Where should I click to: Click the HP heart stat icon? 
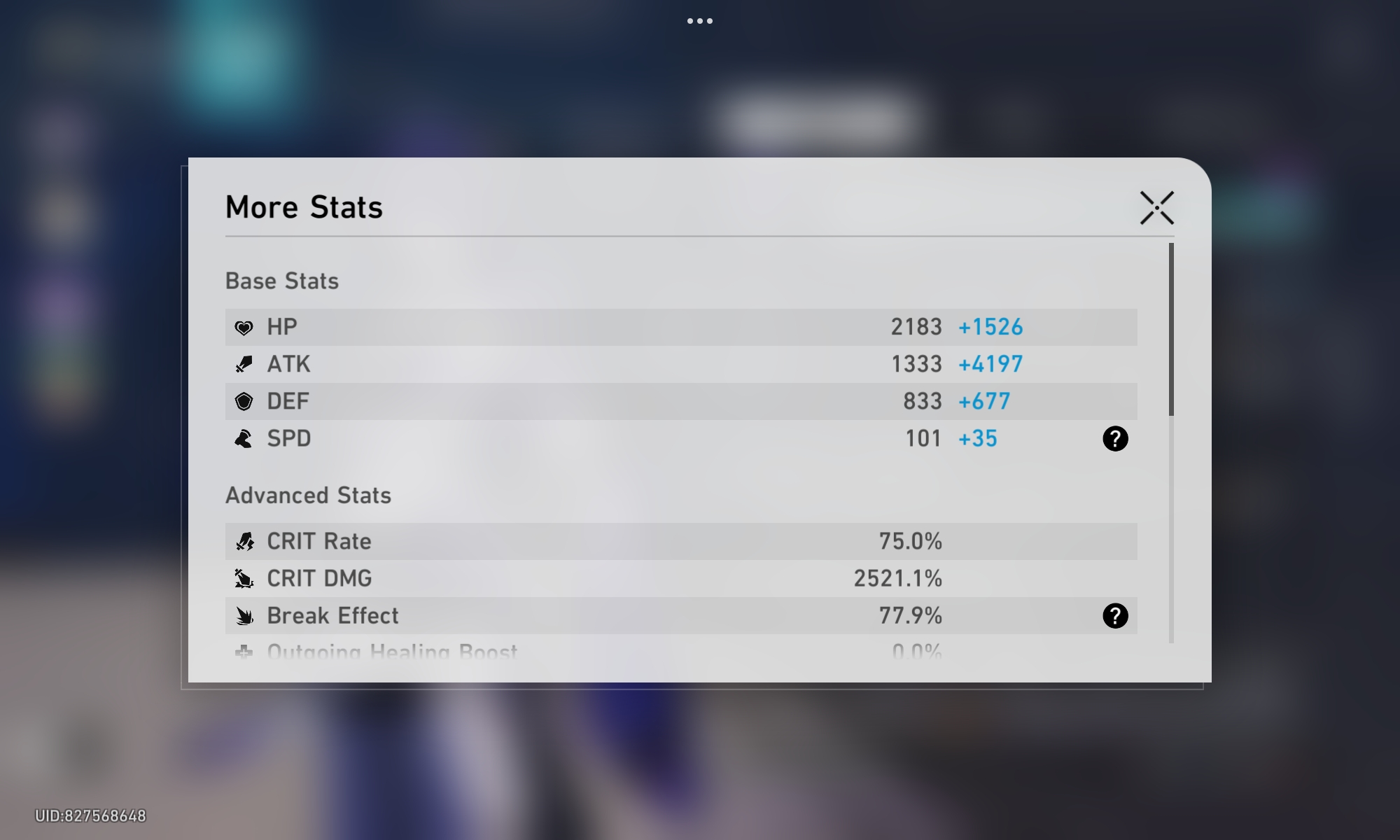pos(244,326)
